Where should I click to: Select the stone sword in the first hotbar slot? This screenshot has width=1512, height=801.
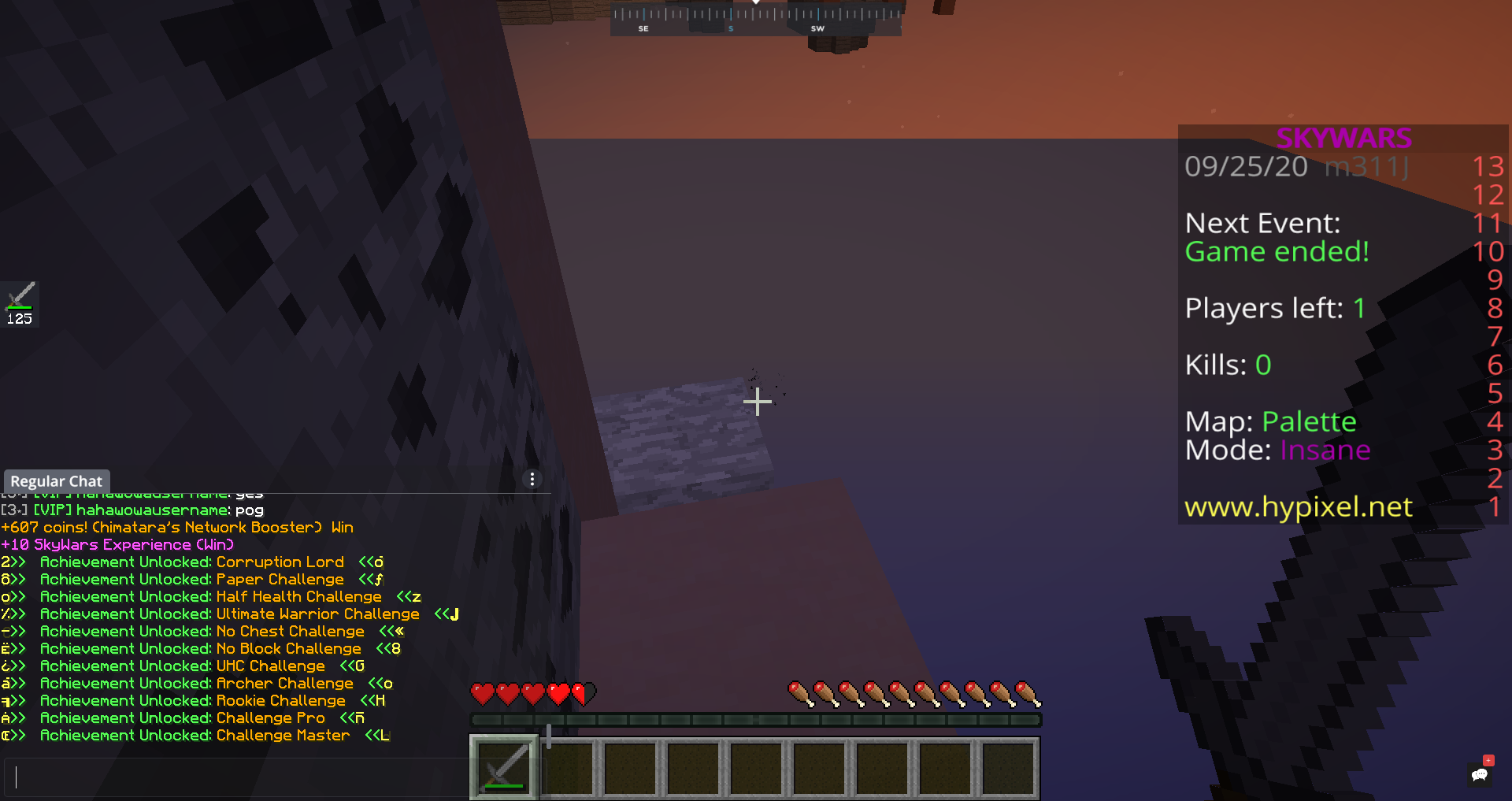pyautogui.click(x=503, y=766)
